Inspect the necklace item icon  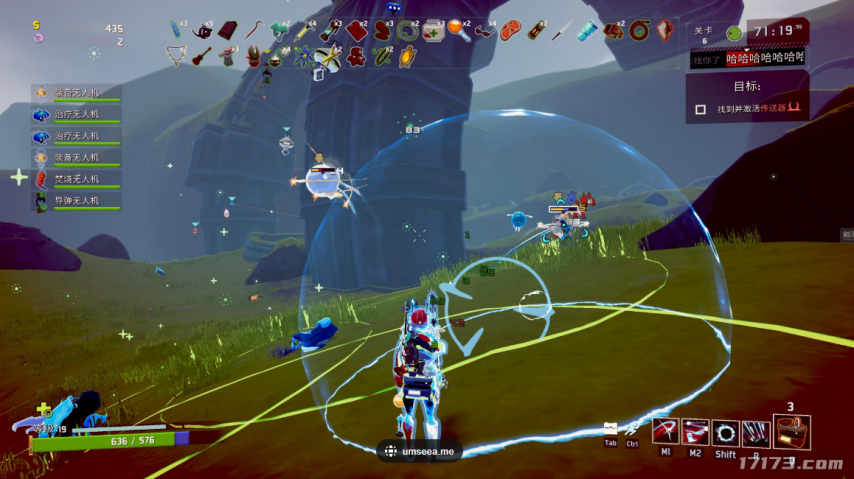click(x=176, y=56)
